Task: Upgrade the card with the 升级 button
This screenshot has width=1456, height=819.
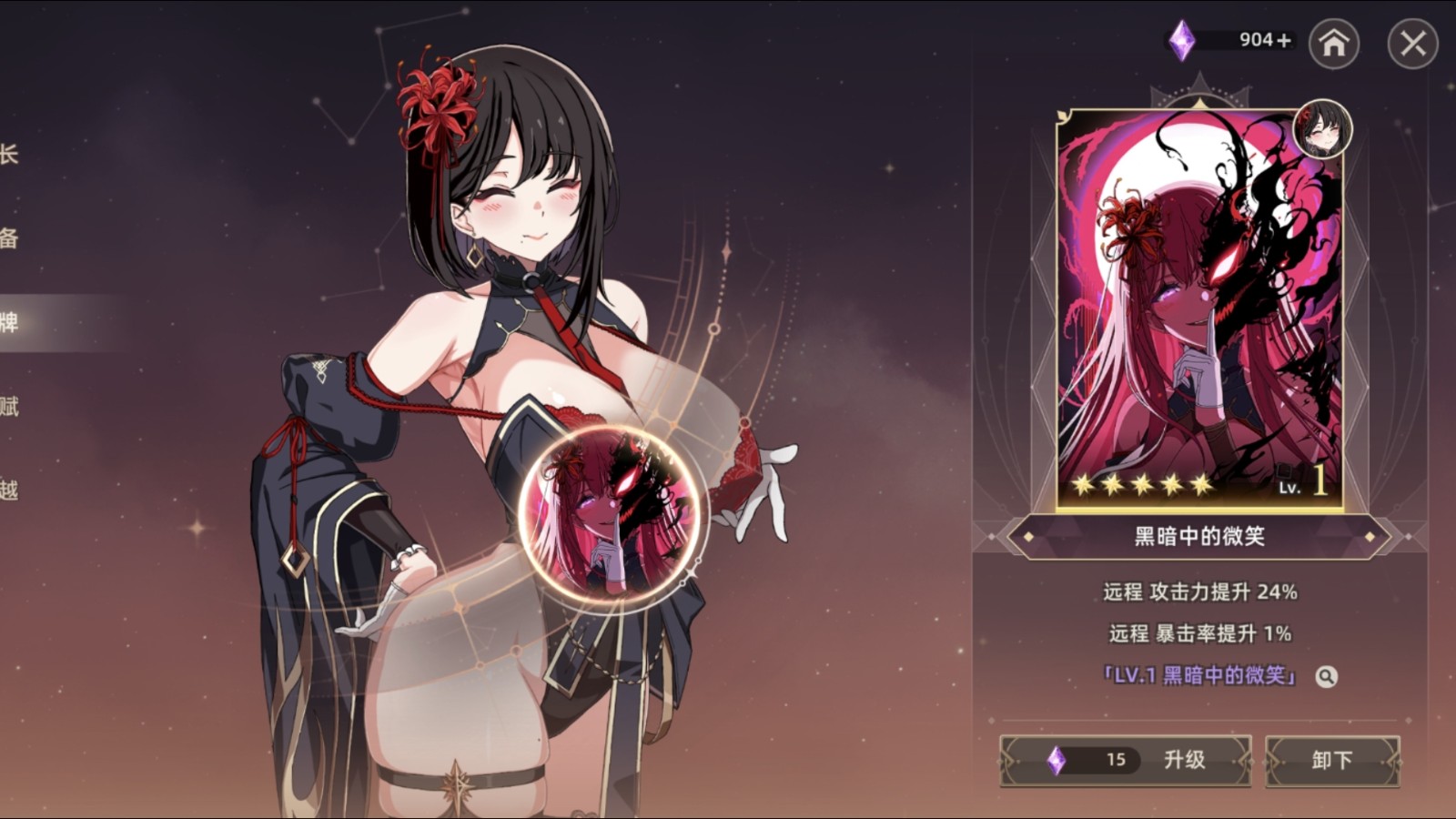Action: [1126, 760]
